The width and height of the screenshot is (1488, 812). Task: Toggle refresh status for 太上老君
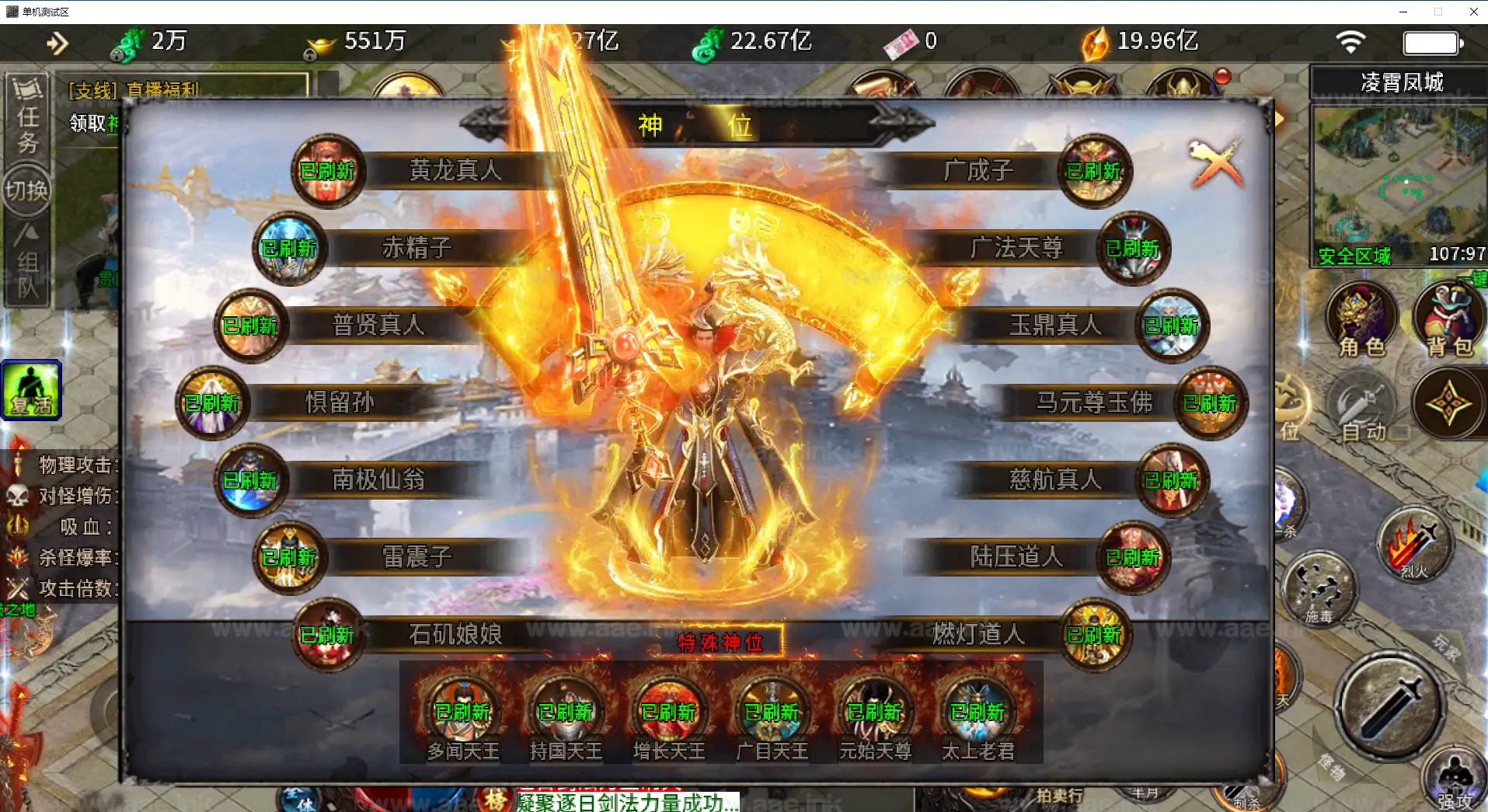pyautogui.click(x=977, y=712)
